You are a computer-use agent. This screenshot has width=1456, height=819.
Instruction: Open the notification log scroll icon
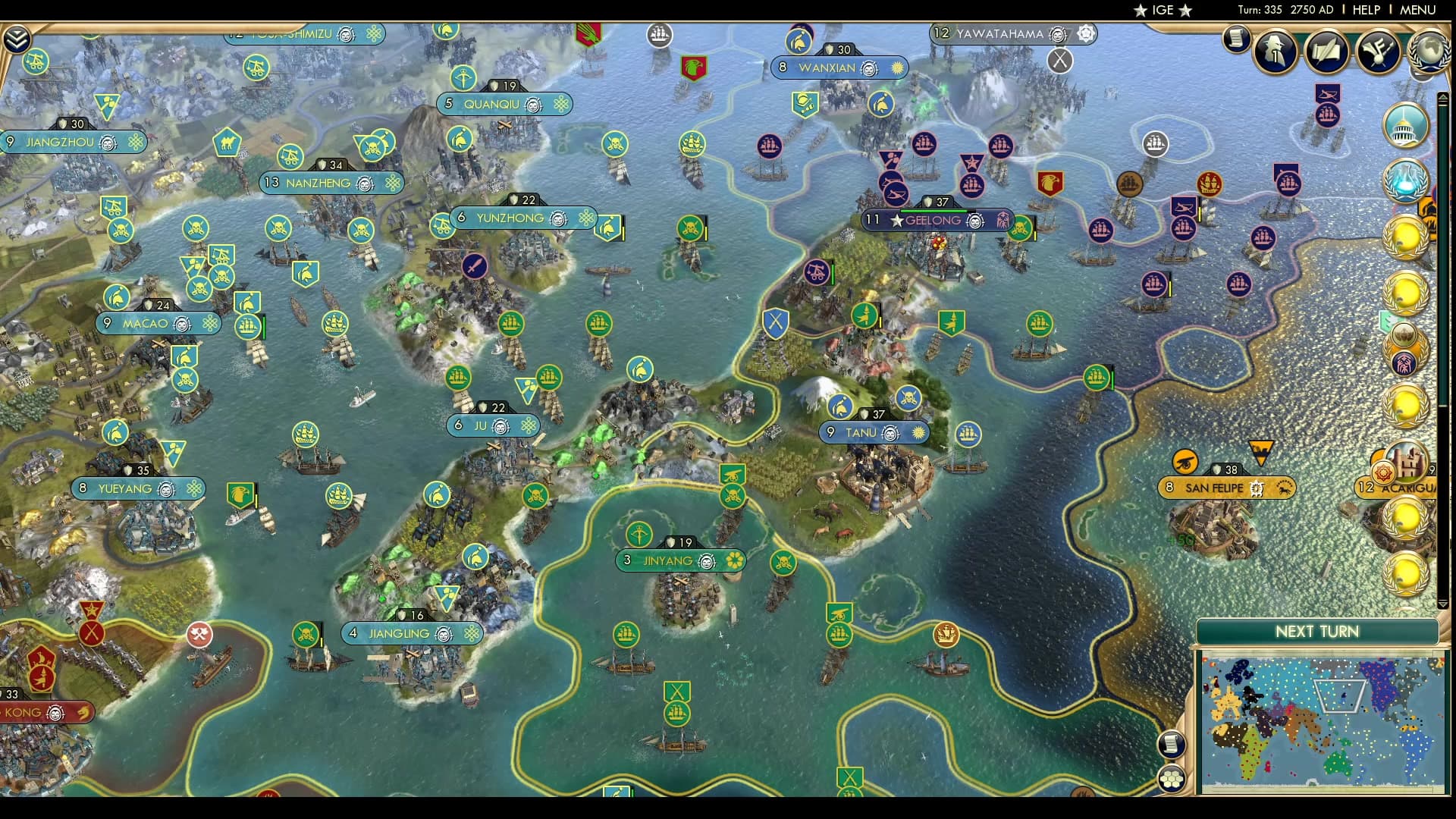[x=1235, y=39]
